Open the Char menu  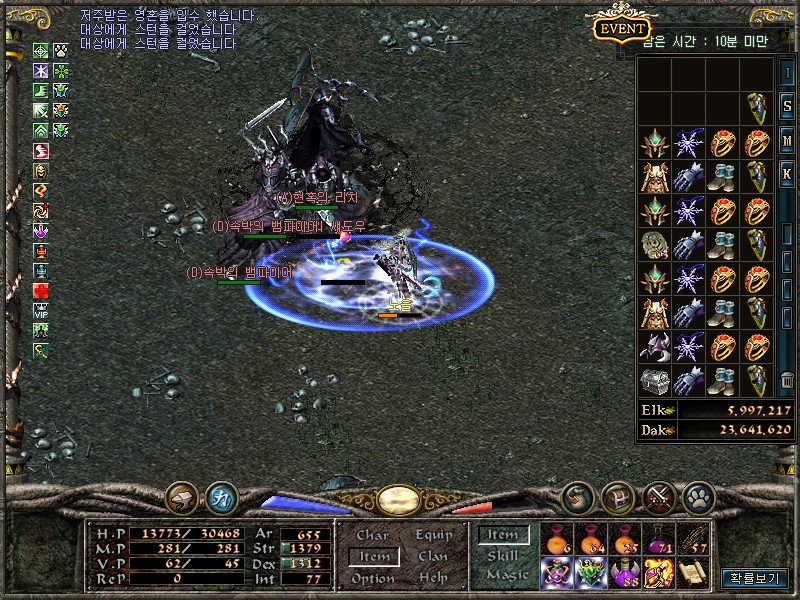coord(372,536)
